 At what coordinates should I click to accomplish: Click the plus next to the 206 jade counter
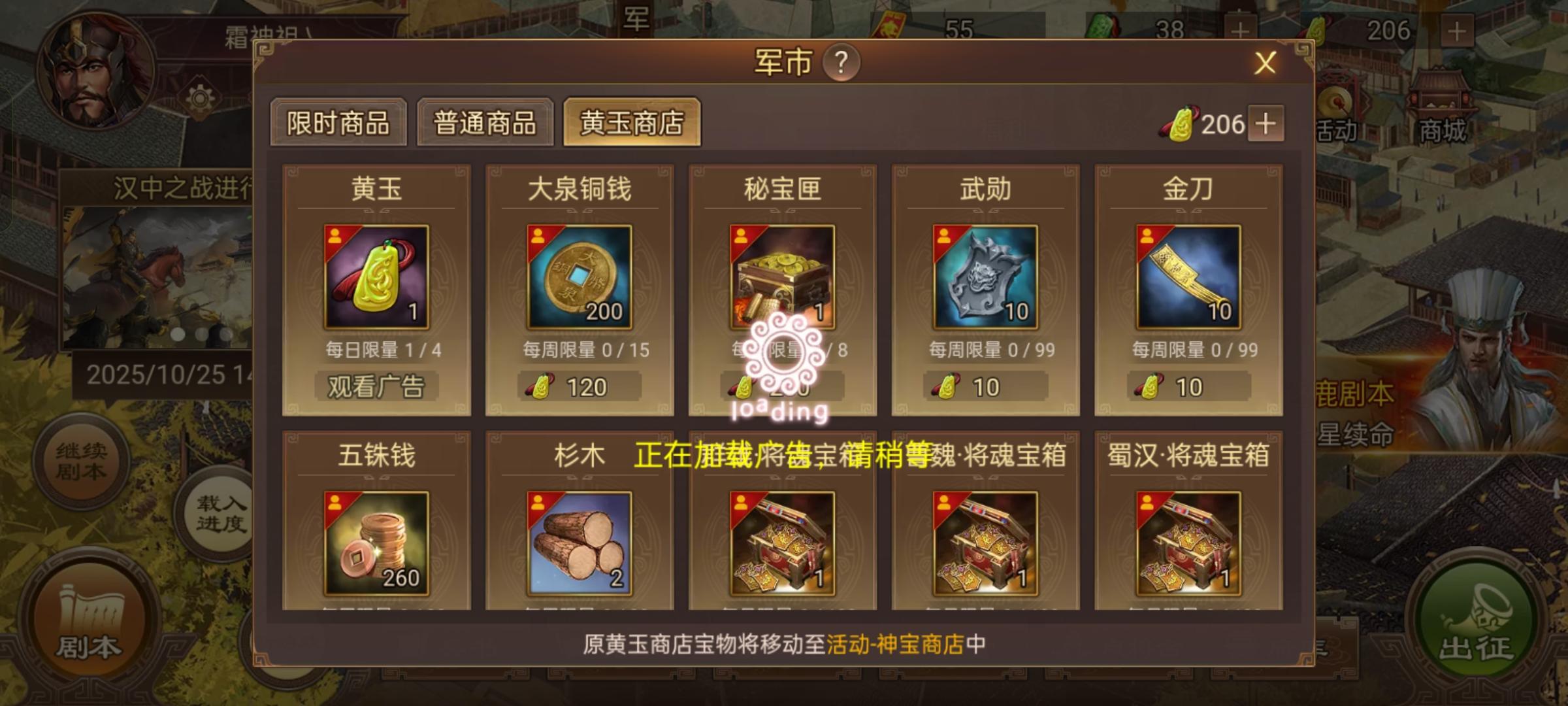click(1266, 124)
